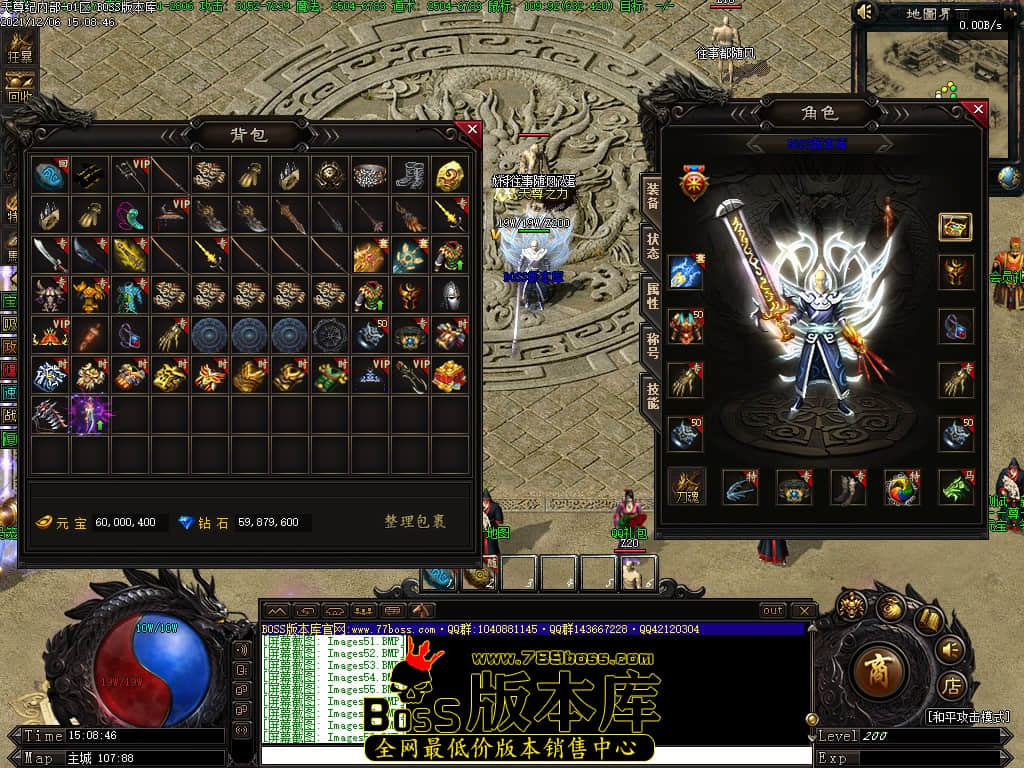Screen dimensions: 1024x768
Task: Open the gold treasure chest icon in character panel
Action: [x=956, y=227]
